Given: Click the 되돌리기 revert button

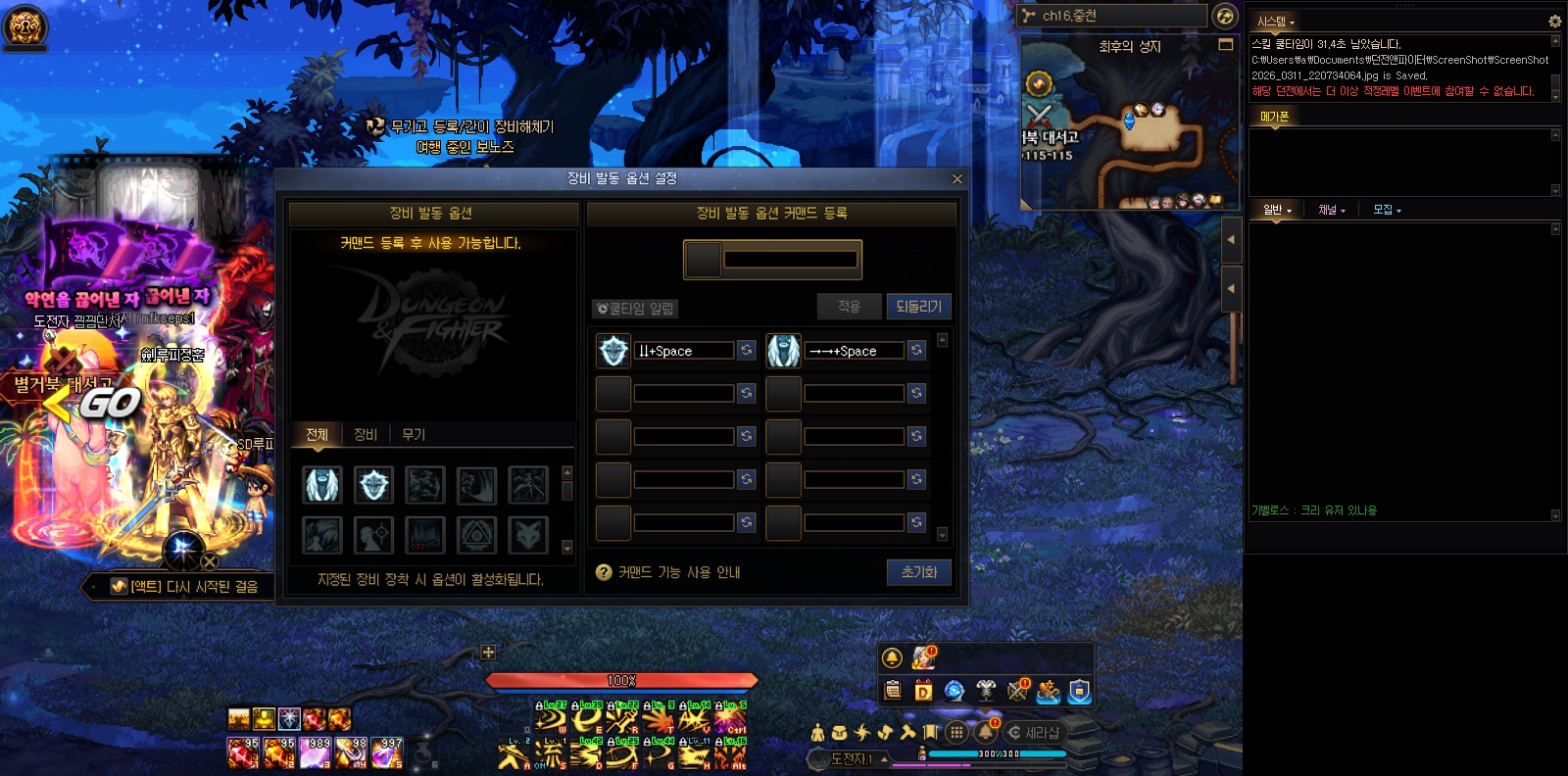Looking at the screenshot, I should coord(918,307).
